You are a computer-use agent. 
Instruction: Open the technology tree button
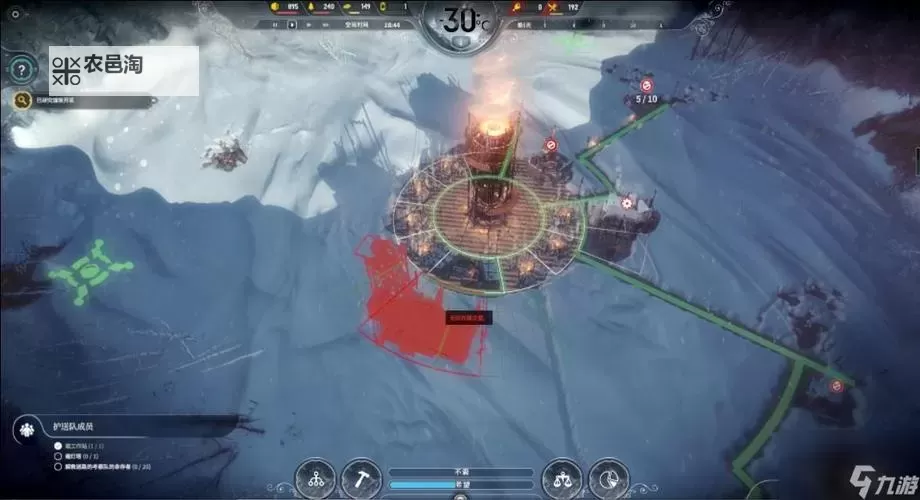click(x=319, y=477)
